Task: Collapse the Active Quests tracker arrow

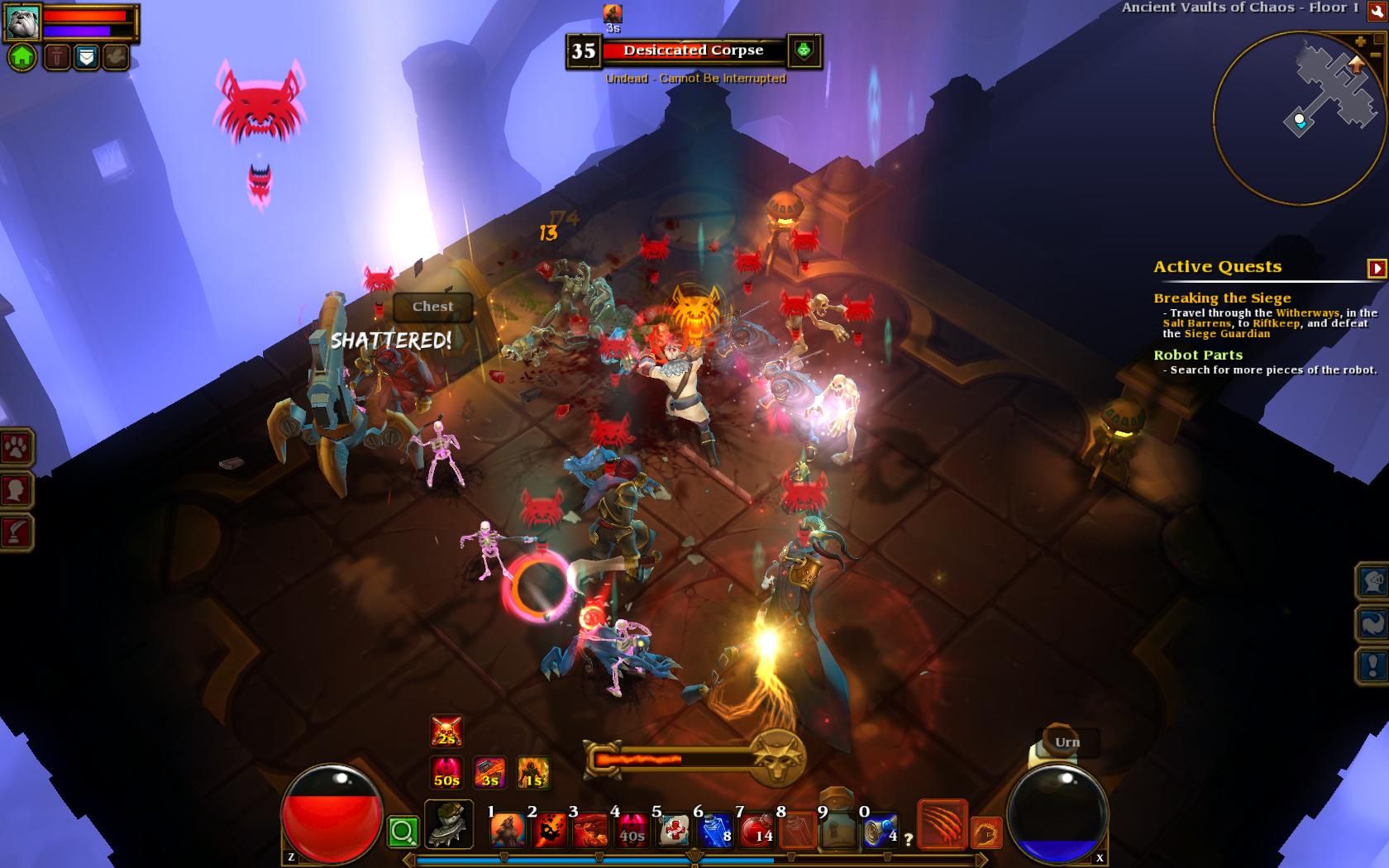Action: (x=1377, y=268)
